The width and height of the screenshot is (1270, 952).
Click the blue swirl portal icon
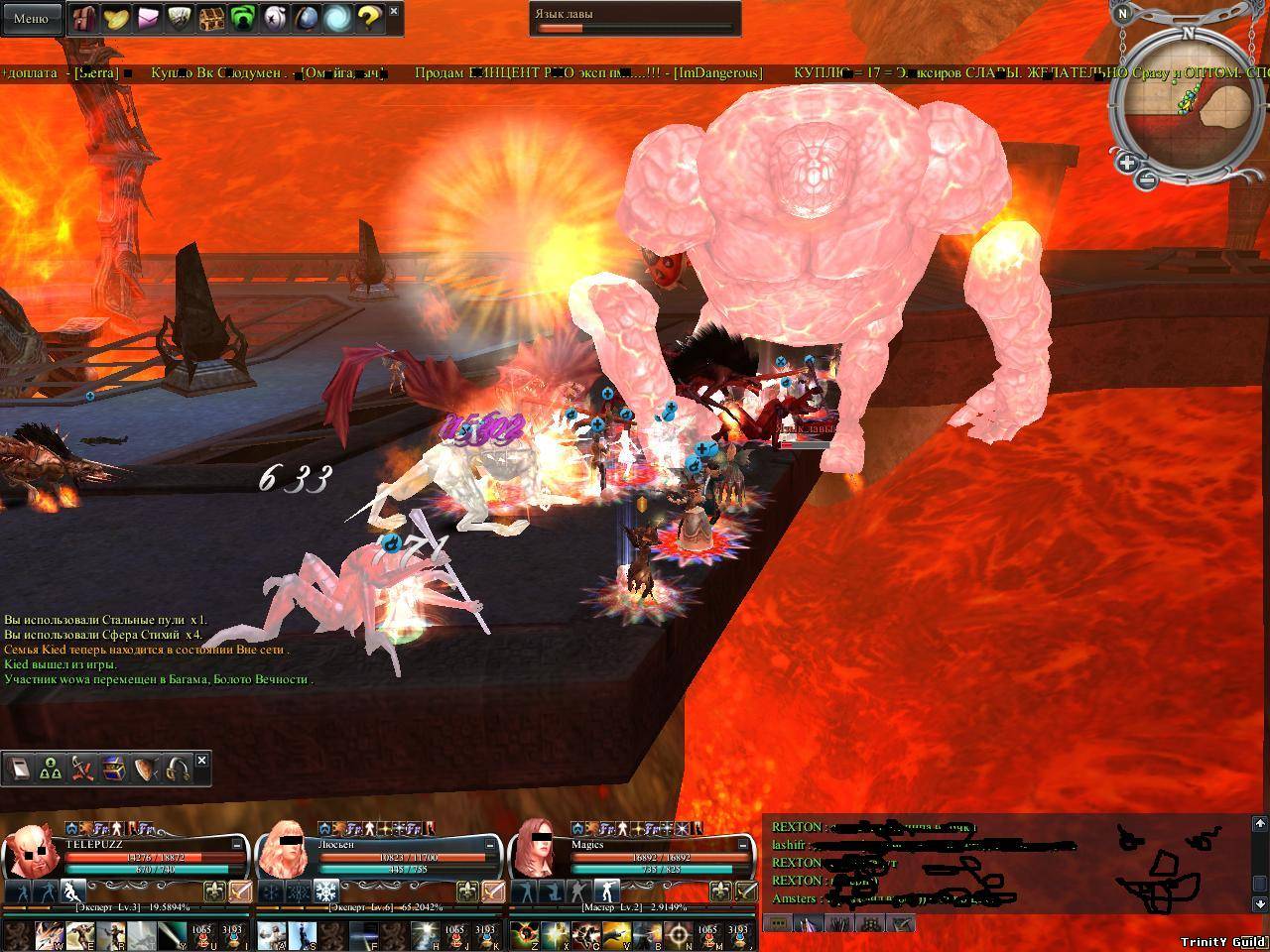[x=337, y=18]
